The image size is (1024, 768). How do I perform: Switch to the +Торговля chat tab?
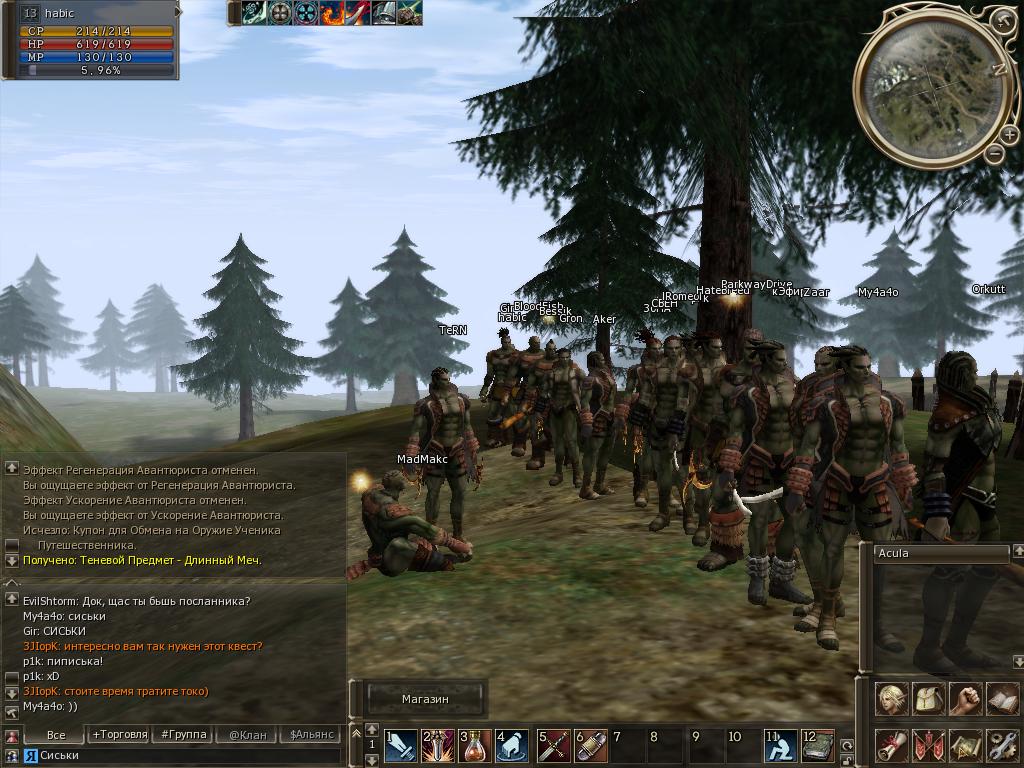(x=118, y=735)
